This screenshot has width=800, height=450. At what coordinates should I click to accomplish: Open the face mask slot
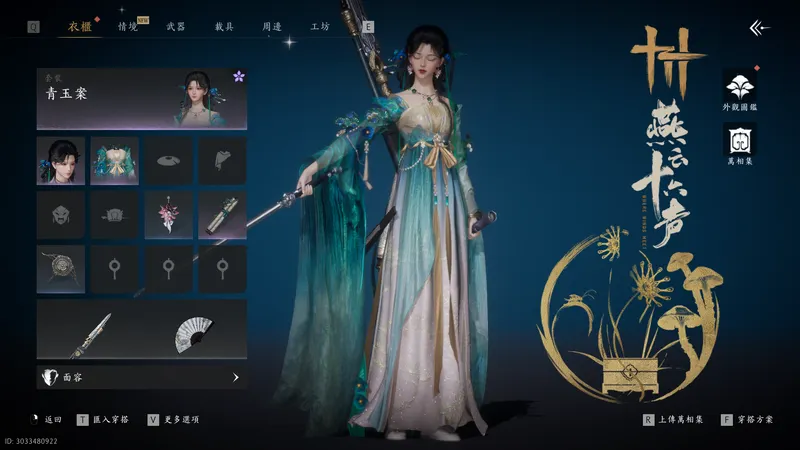point(61,214)
